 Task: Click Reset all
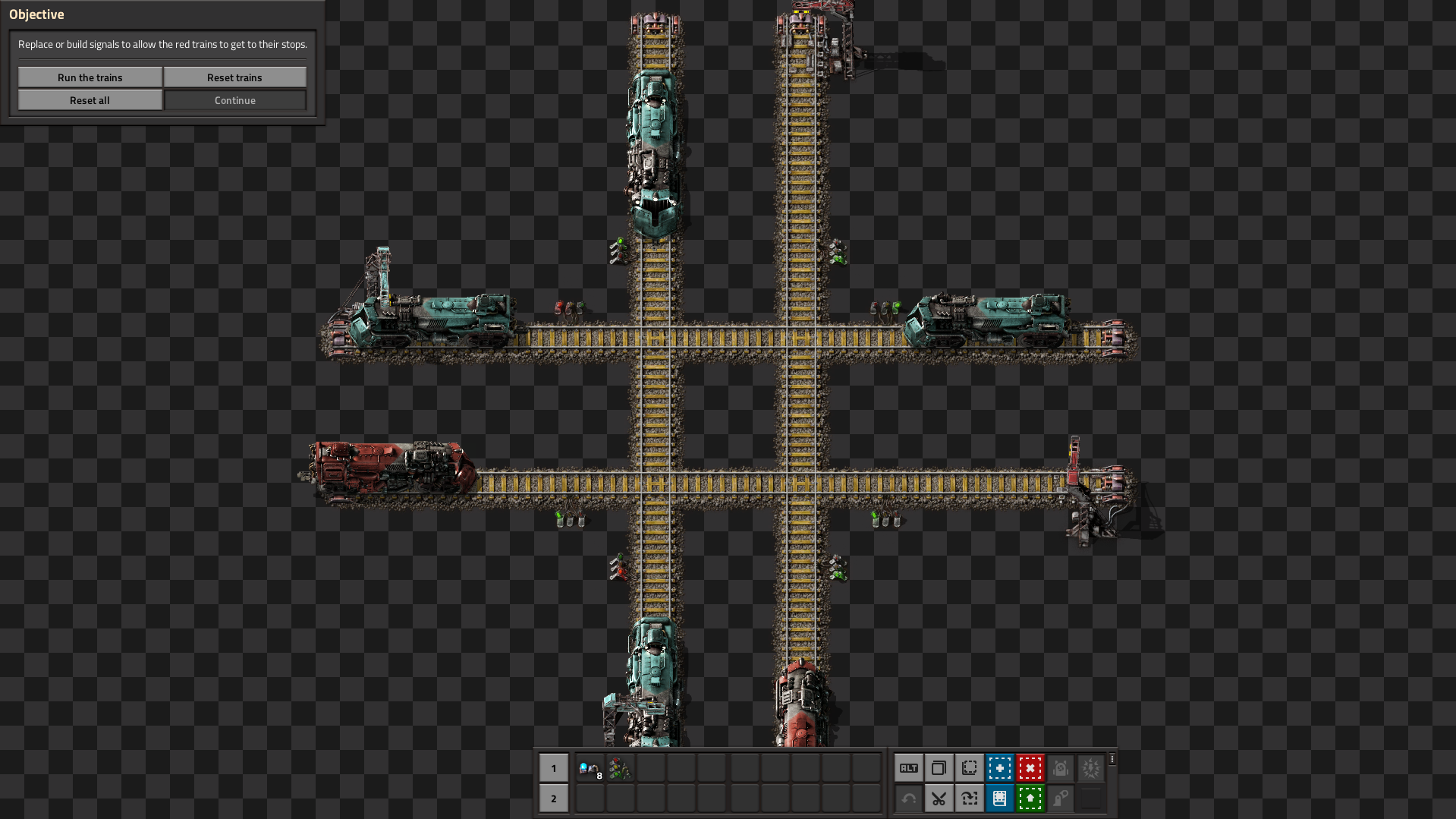pyautogui.click(x=89, y=99)
